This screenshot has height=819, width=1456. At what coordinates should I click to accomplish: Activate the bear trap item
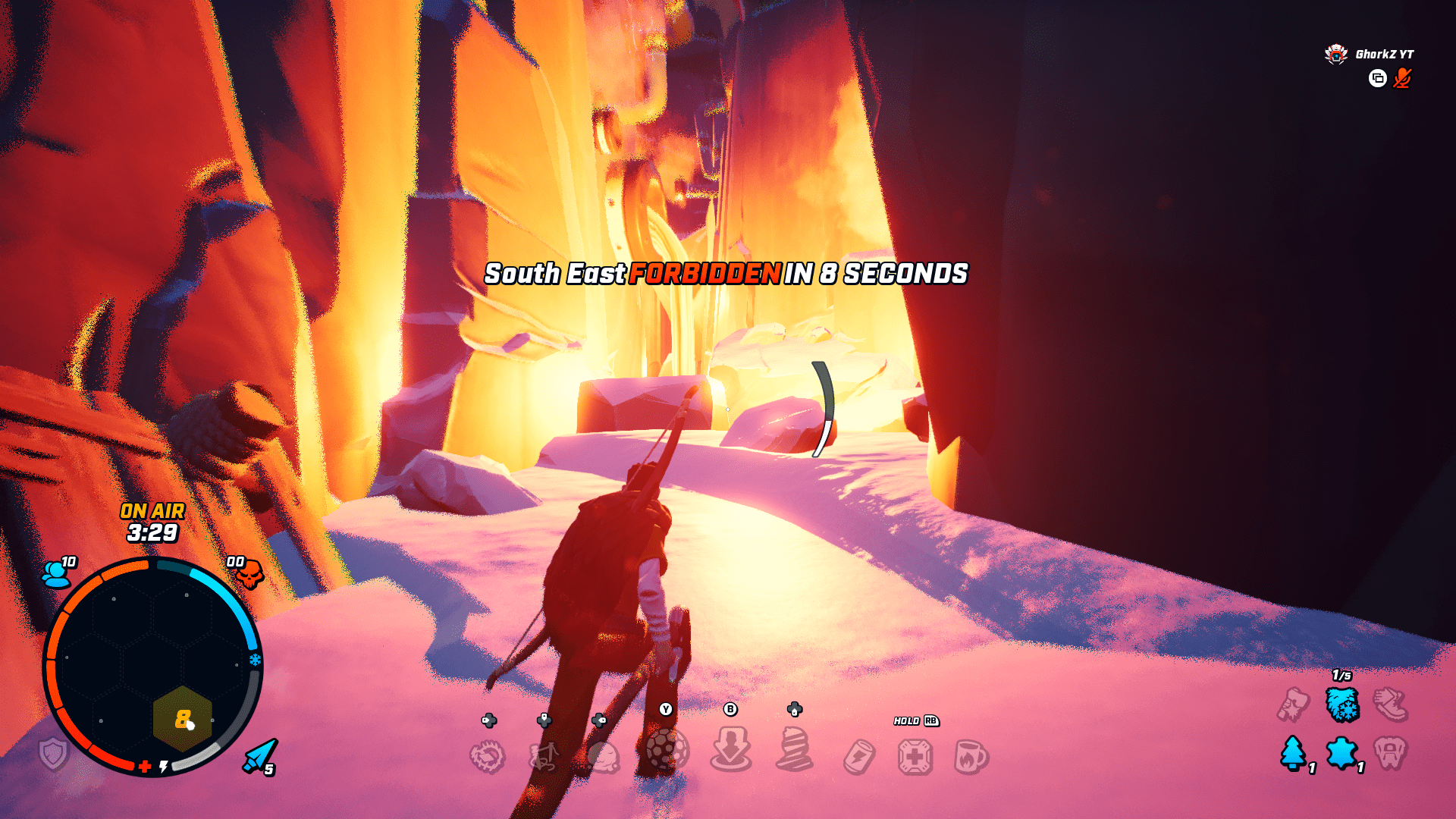[487, 756]
